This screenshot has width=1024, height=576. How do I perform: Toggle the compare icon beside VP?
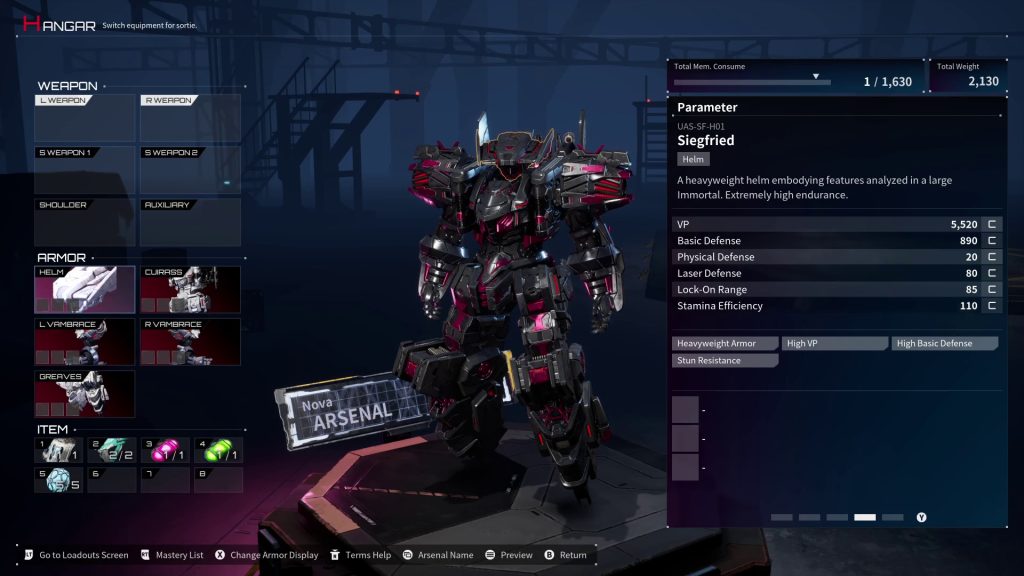[992, 225]
